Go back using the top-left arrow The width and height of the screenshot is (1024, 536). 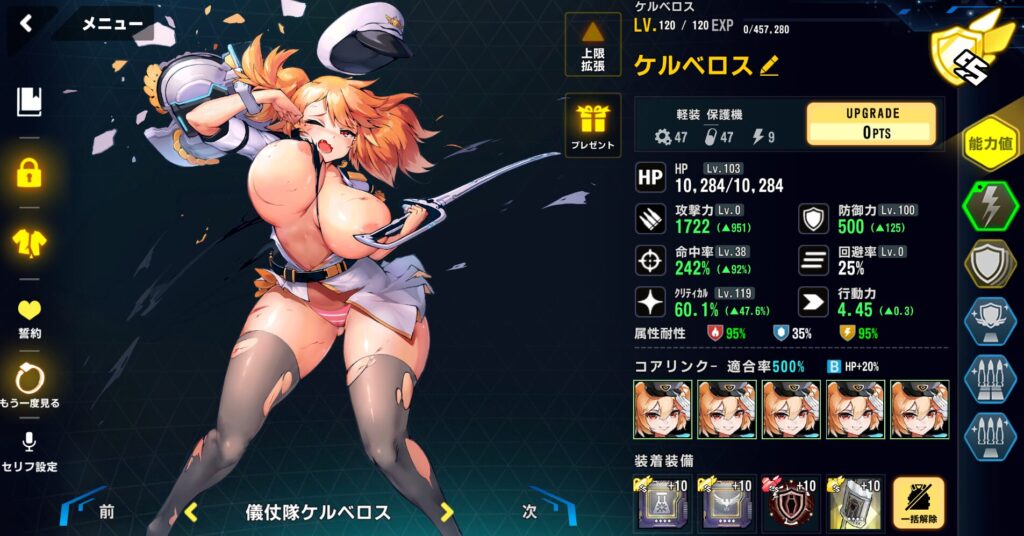click(26, 24)
